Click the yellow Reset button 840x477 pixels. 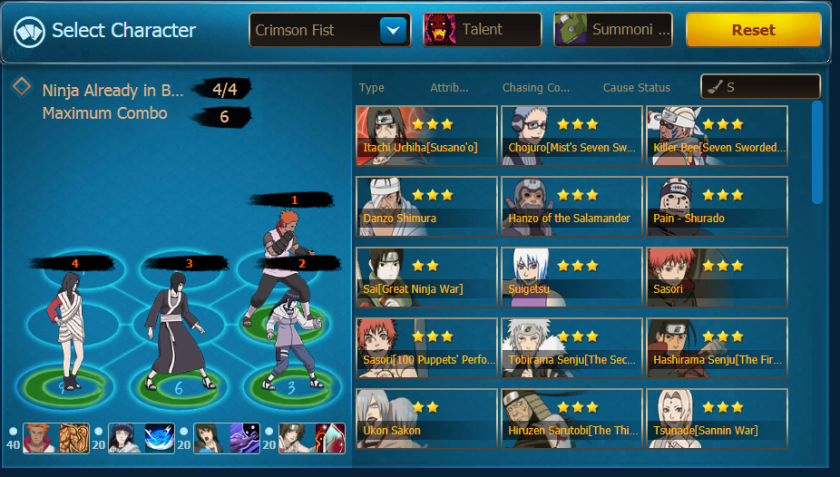[753, 30]
